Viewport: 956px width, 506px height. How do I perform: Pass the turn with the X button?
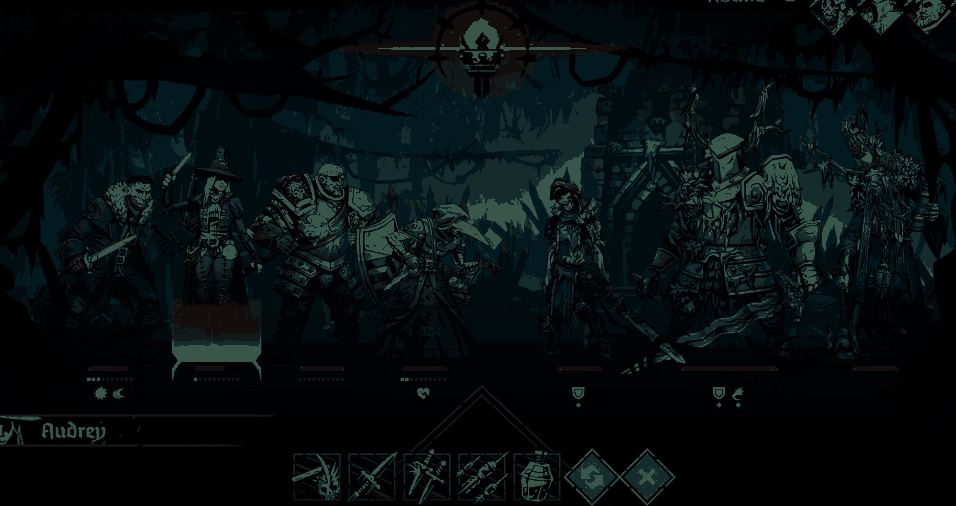point(647,477)
